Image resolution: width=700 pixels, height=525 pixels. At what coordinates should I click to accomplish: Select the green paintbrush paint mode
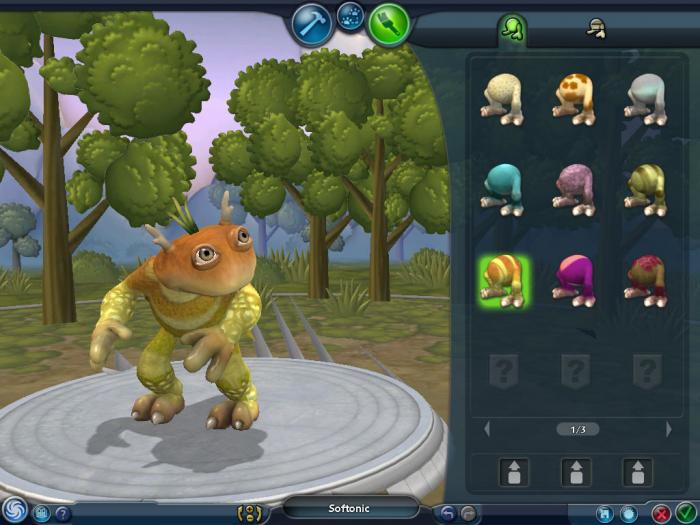(388, 24)
